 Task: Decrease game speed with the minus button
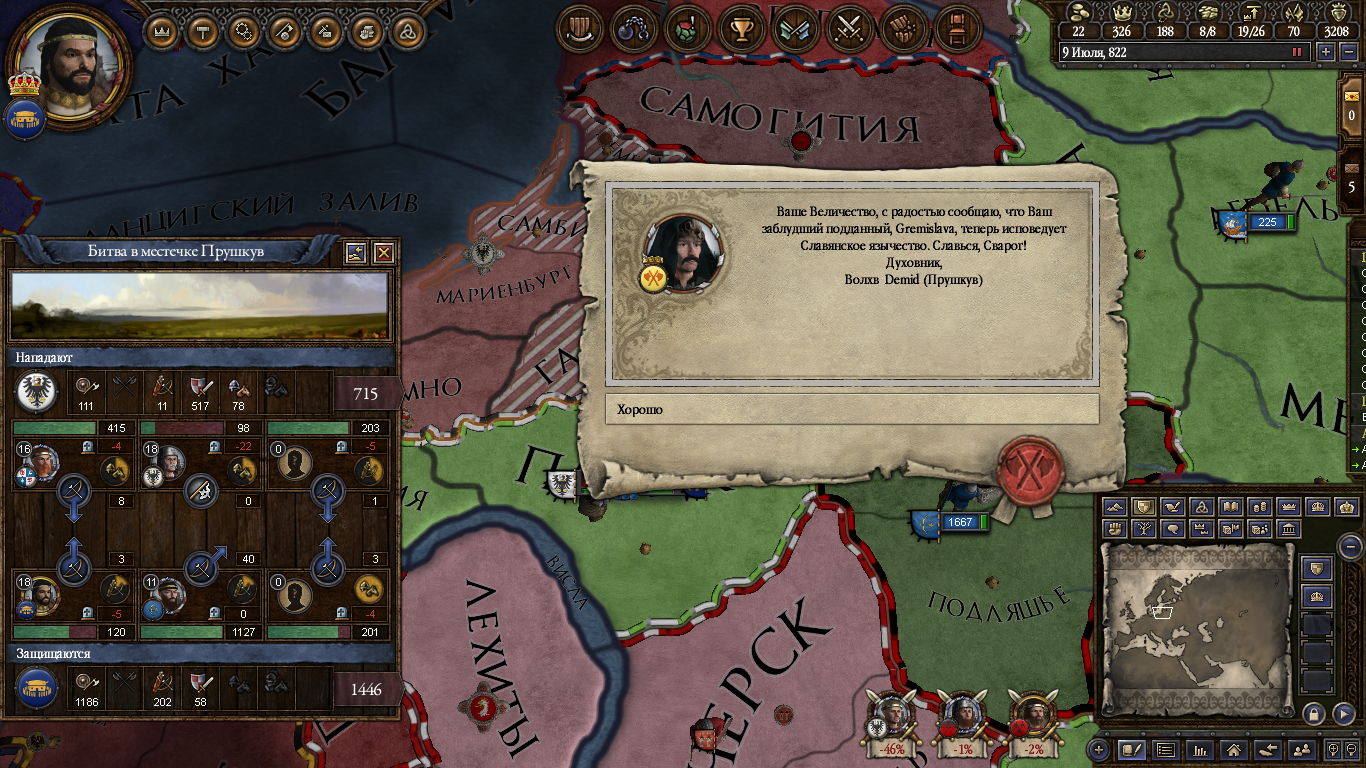1345,51
